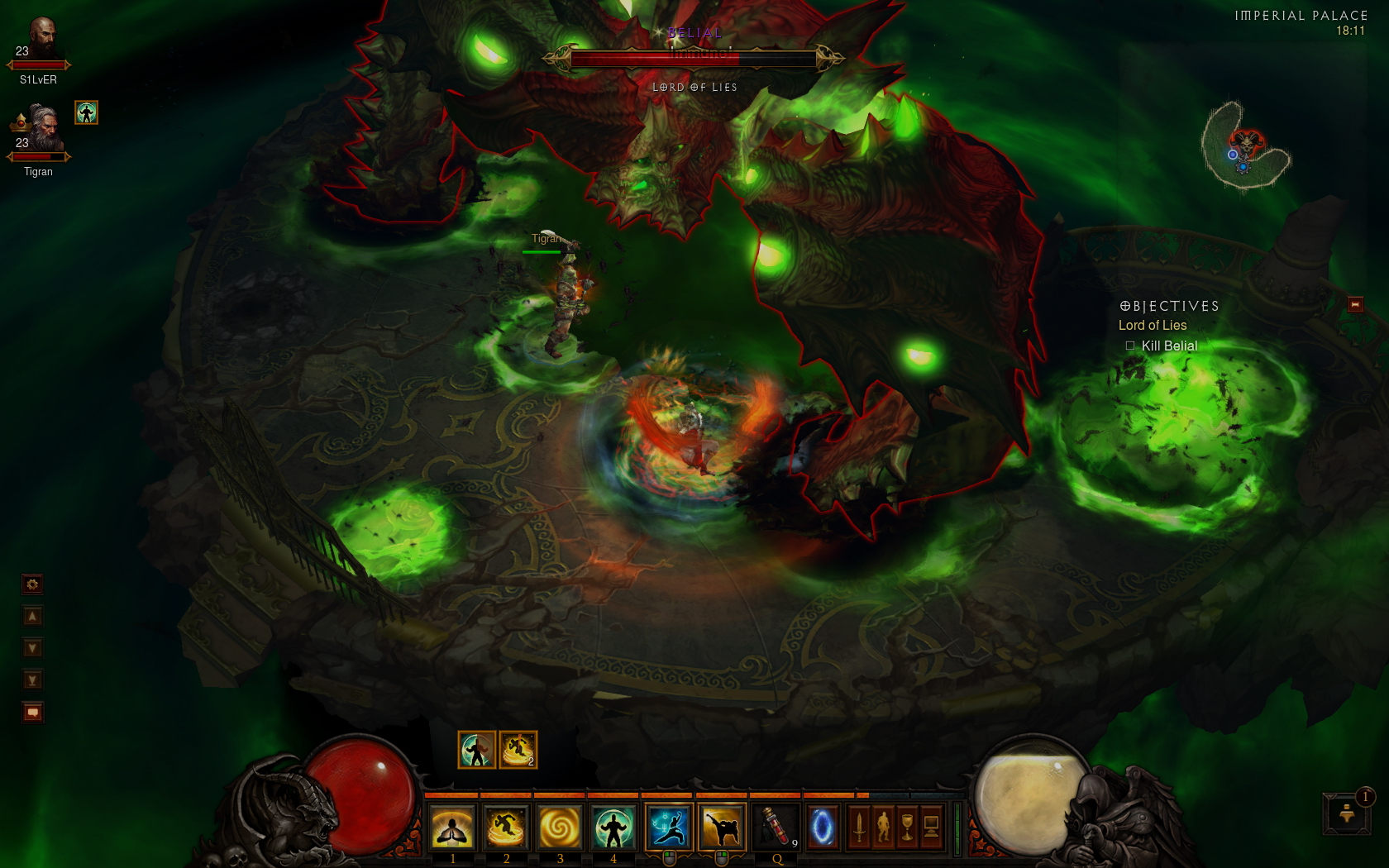Select the golden kick secondary skill
The width and height of the screenshot is (1389, 868).
[721, 827]
